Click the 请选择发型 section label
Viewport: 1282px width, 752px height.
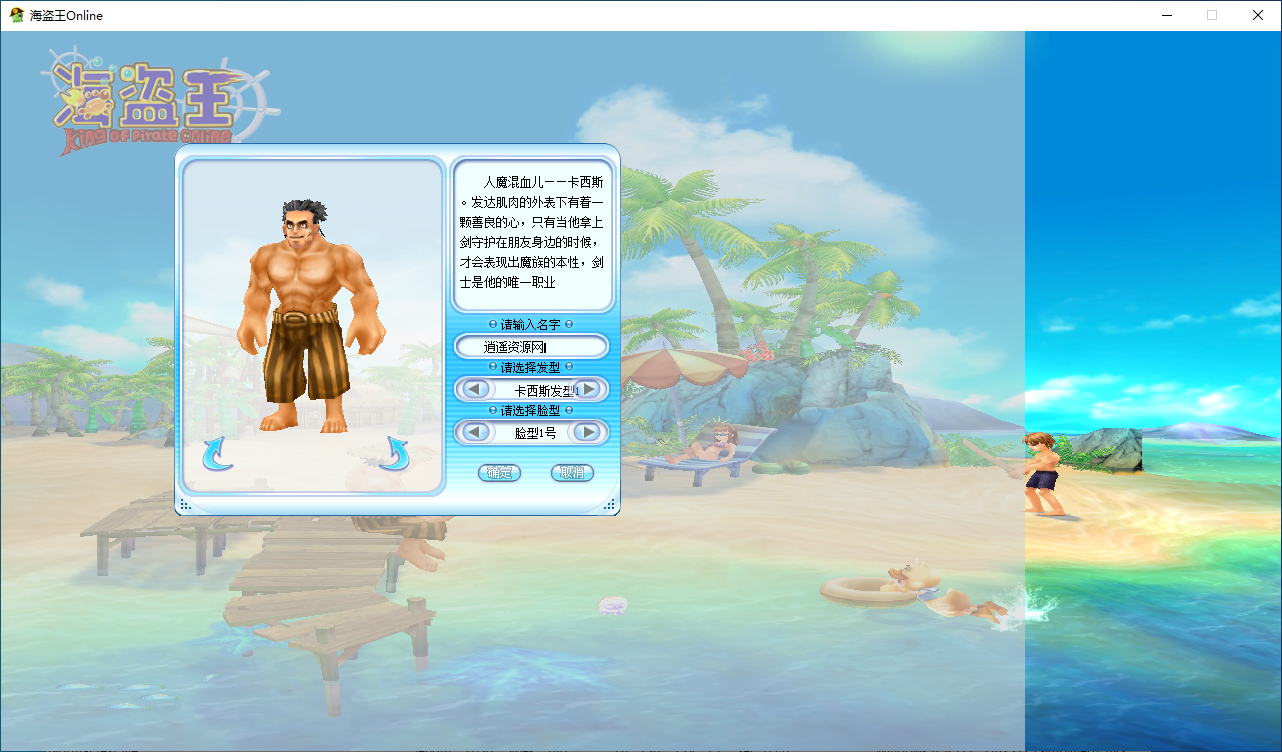click(531, 367)
